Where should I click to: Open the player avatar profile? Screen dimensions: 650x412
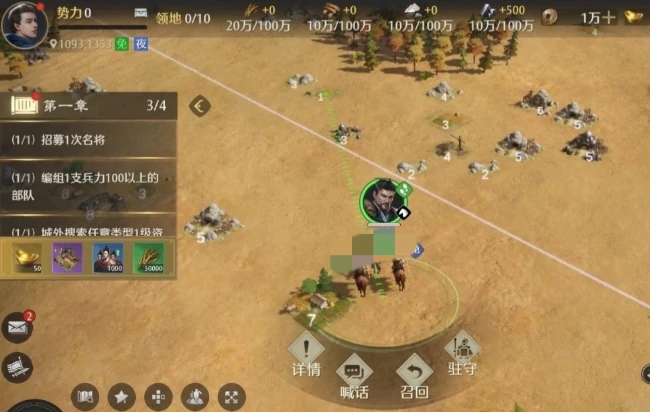[x=24, y=25]
